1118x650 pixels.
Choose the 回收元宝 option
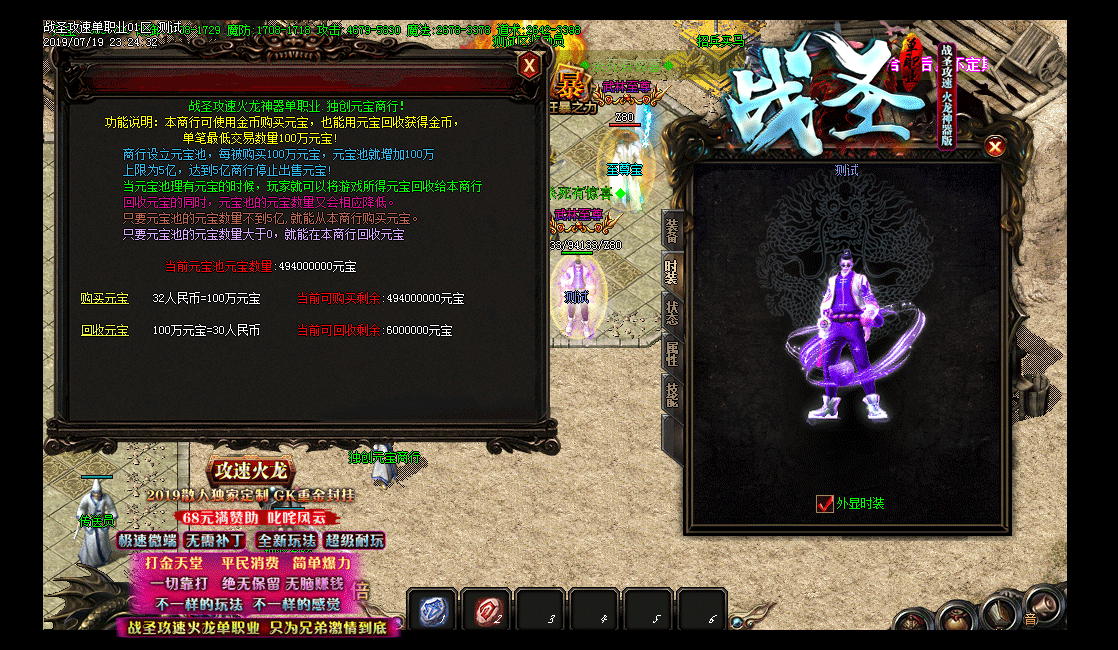click(105, 330)
